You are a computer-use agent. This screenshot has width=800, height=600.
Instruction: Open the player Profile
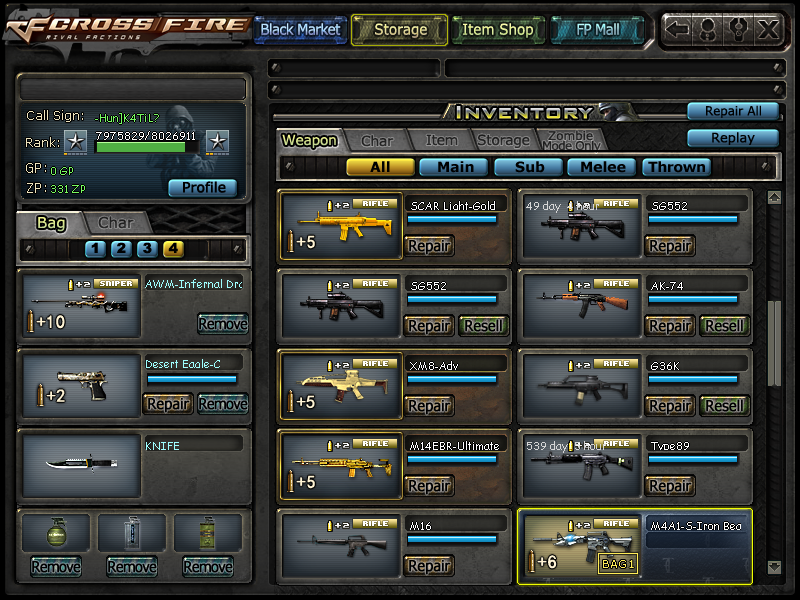203,188
